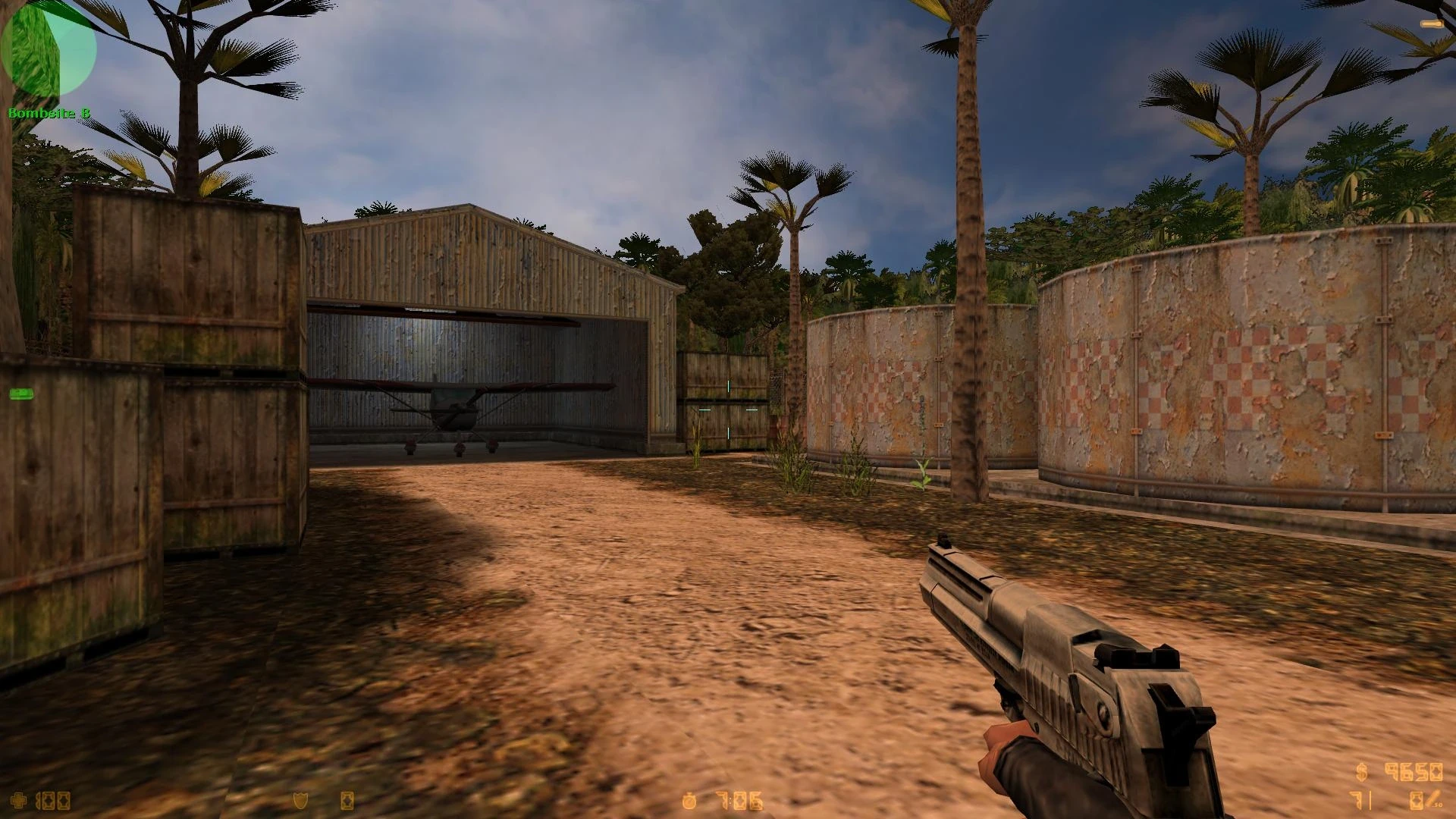Screen dimensions: 1456x819
Task: Click the health cross icon
Action: (17, 800)
